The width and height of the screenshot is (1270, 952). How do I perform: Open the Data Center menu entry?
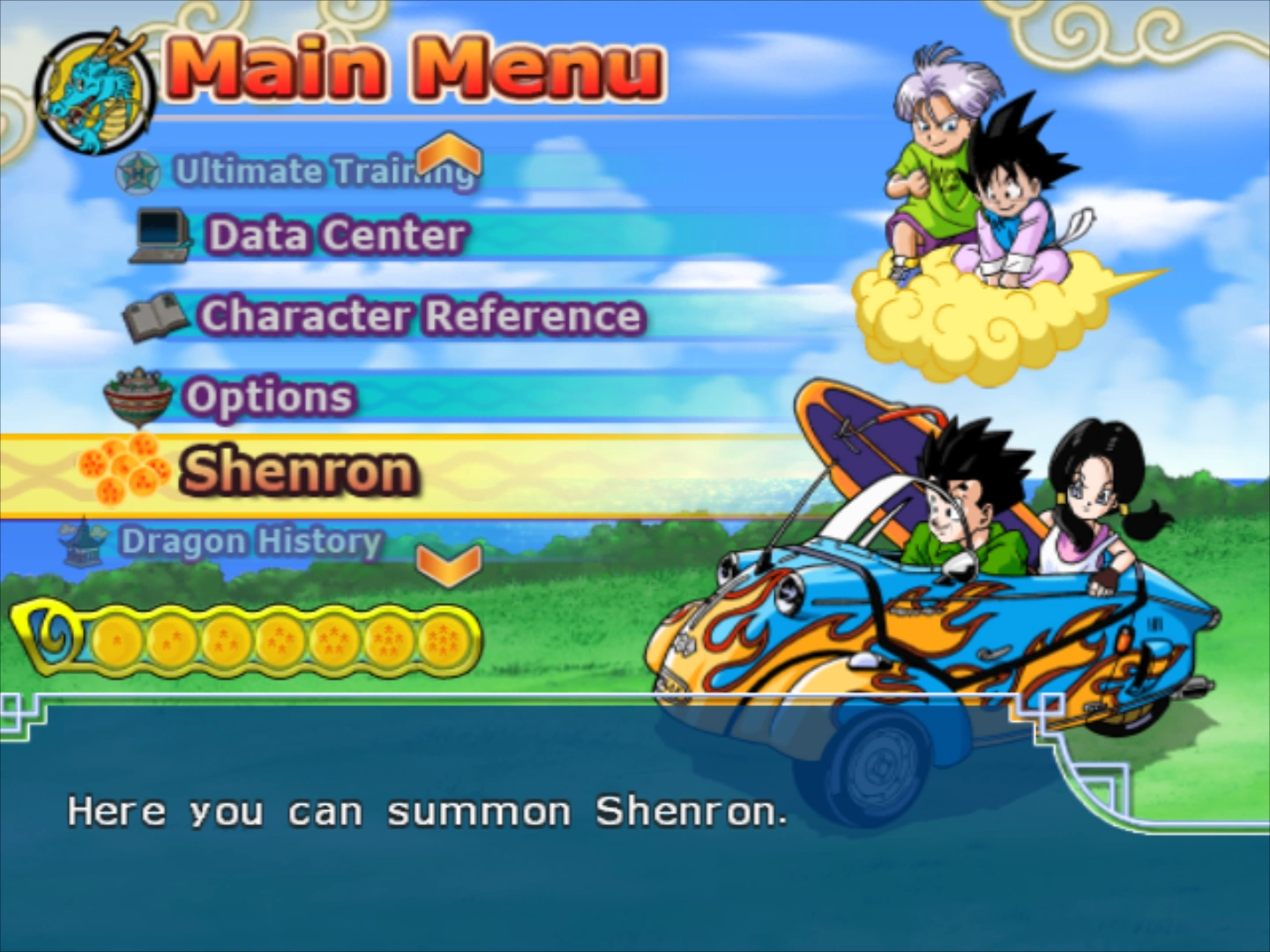point(333,234)
